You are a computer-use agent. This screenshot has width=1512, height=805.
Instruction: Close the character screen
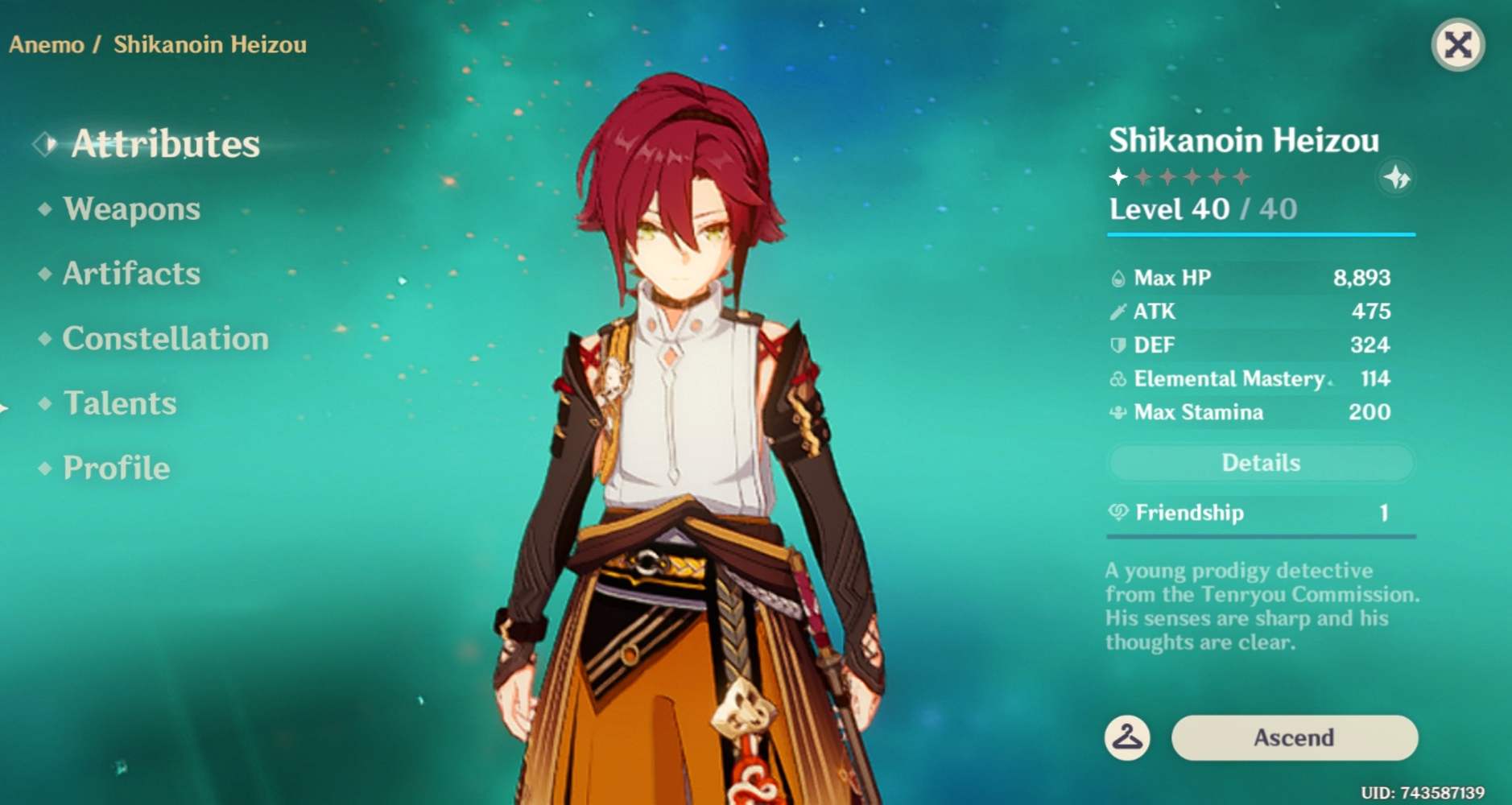click(1459, 45)
